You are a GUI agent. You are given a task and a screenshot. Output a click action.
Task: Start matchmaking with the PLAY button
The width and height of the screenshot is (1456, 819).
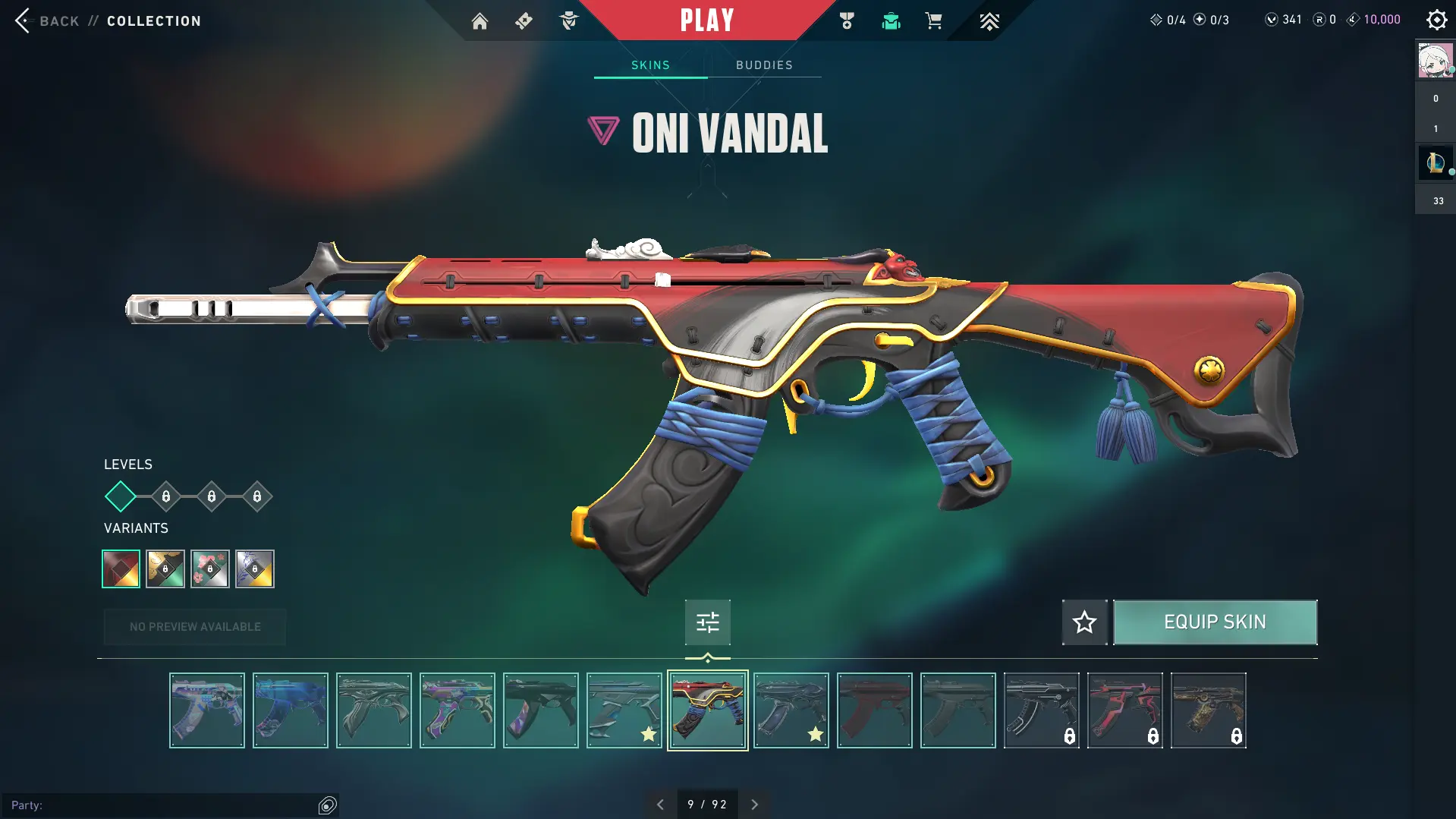pyautogui.click(x=706, y=20)
